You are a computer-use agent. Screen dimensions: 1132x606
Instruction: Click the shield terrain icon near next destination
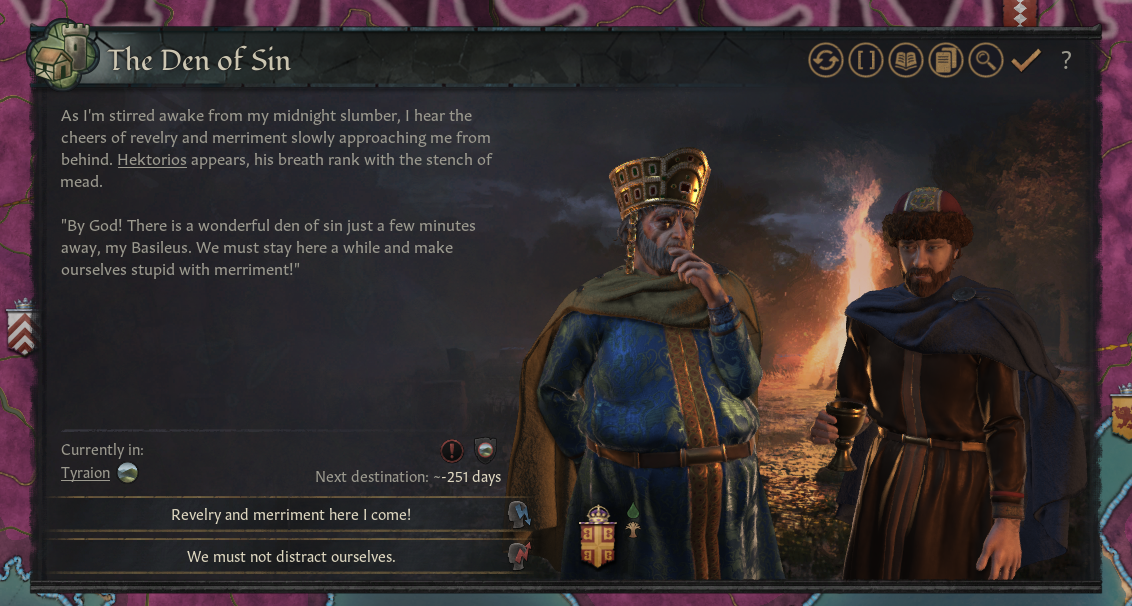(485, 450)
